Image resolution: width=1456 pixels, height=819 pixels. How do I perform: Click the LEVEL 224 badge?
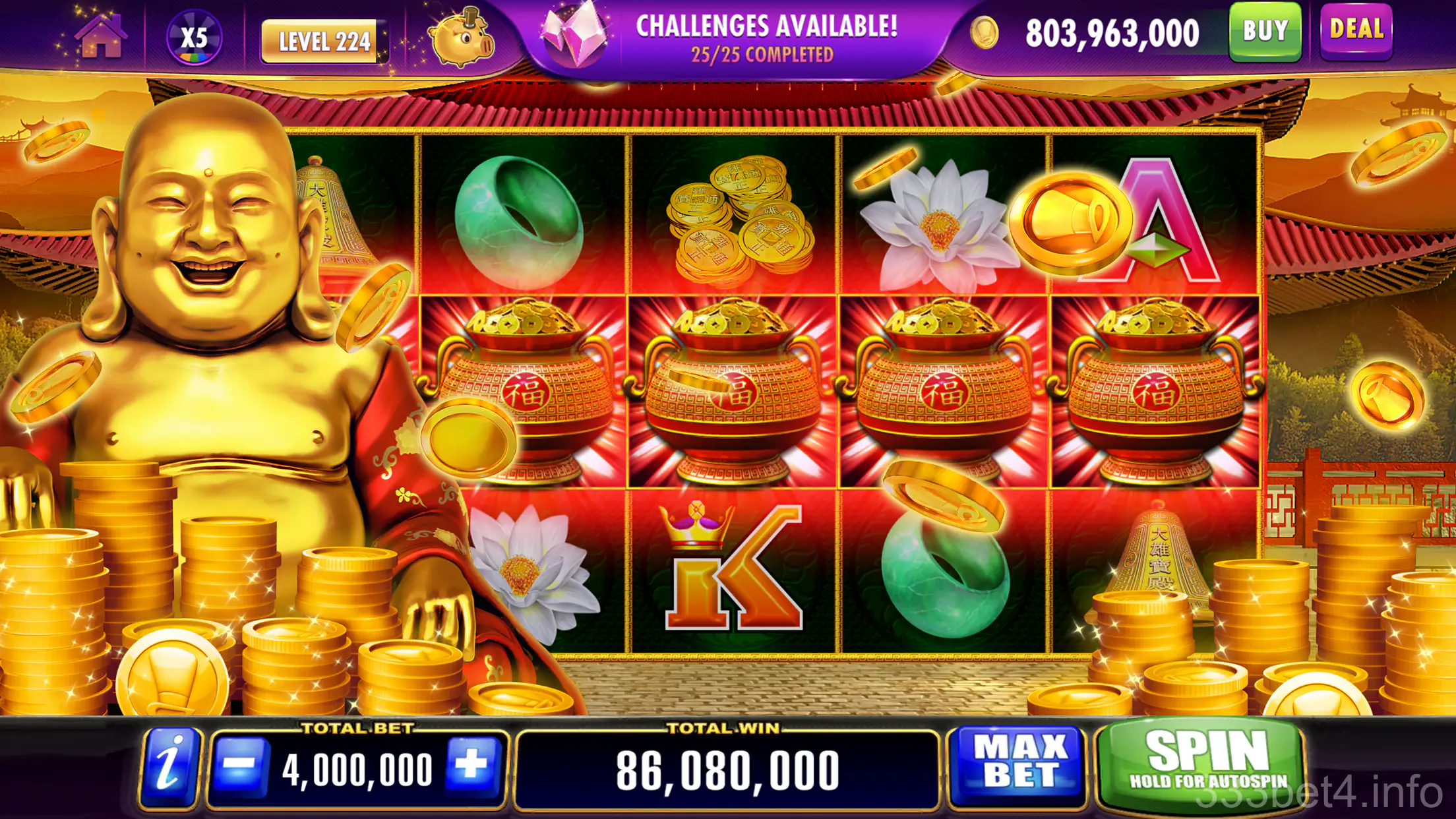(x=321, y=38)
